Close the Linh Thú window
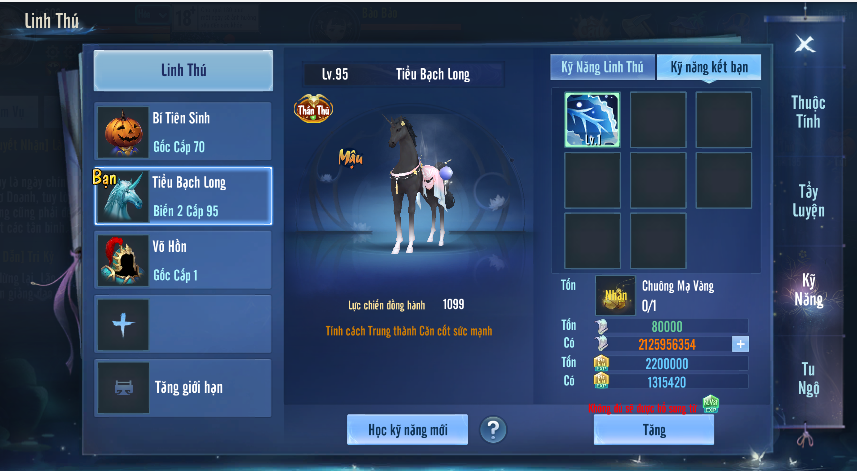Screen dimensions: 857x471 coord(805,44)
